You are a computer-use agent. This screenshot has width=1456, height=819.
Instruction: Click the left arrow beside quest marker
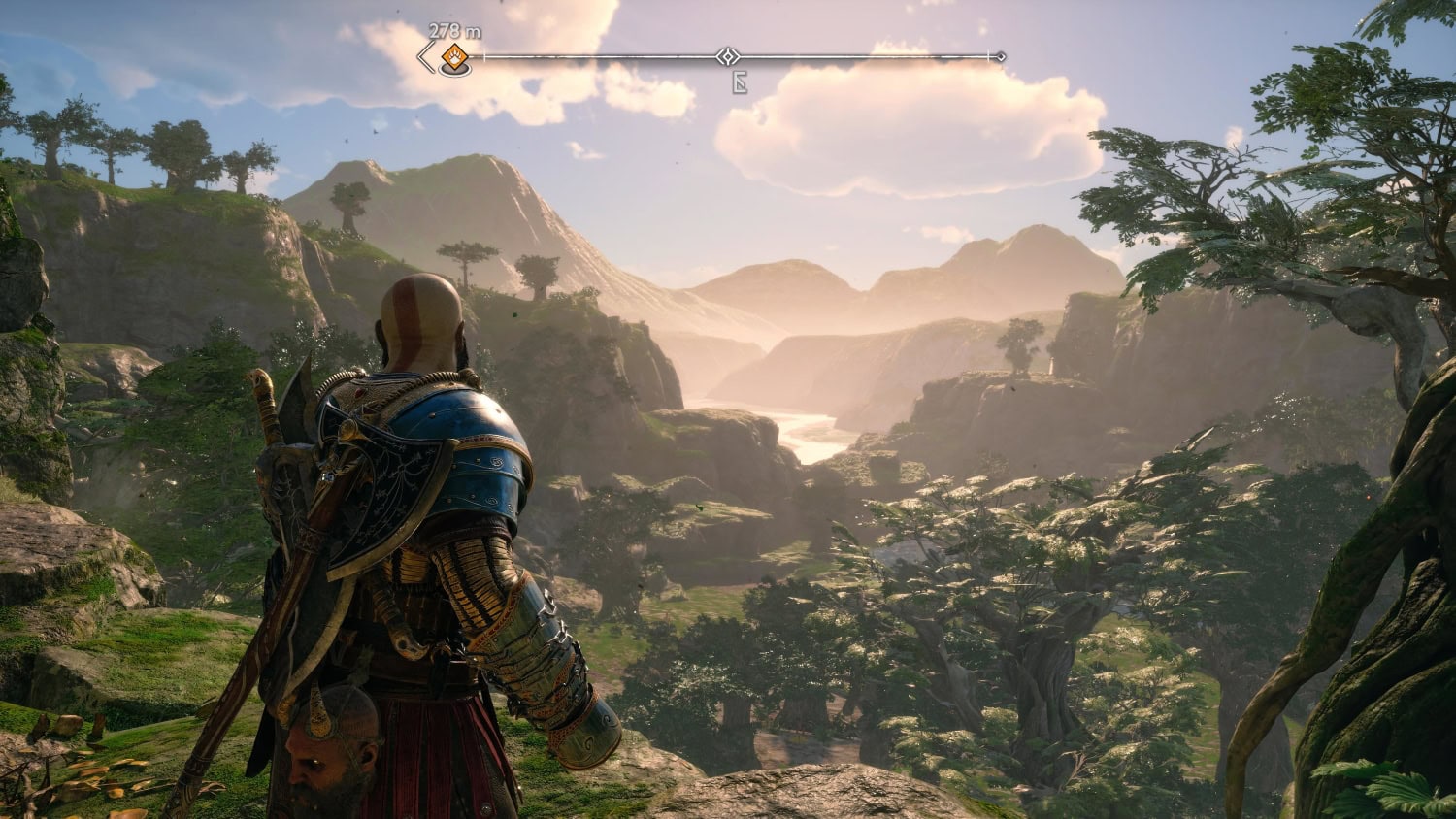pyautogui.click(x=425, y=57)
